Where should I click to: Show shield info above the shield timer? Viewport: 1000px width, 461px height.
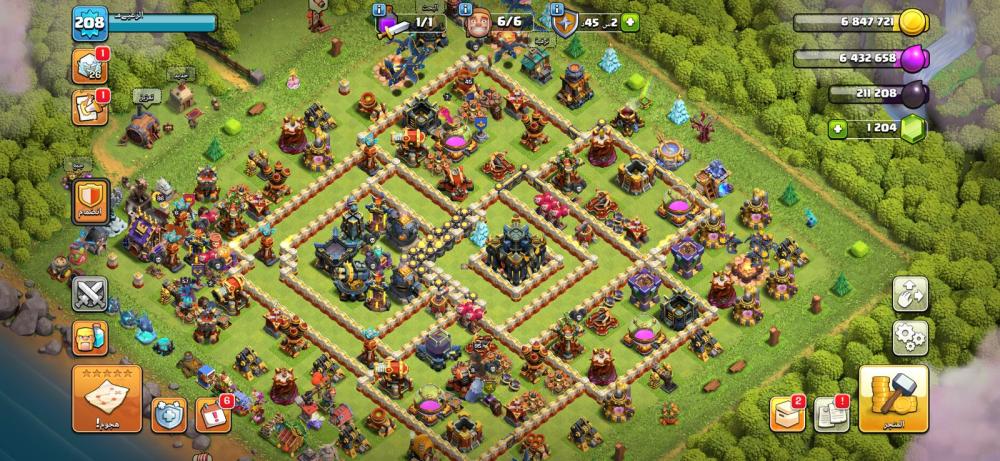tap(558, 9)
